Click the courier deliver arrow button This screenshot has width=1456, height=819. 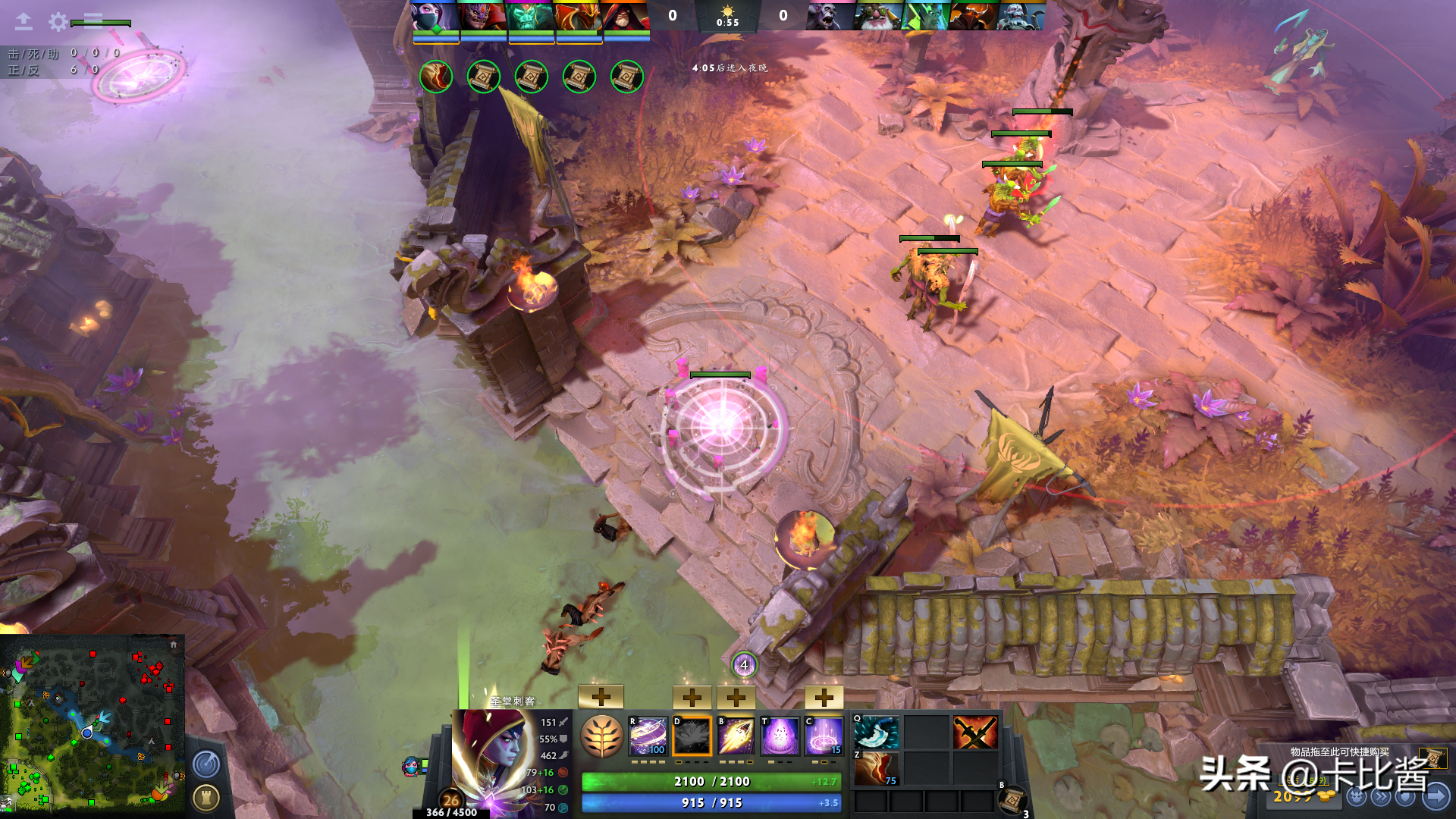tap(1436, 796)
